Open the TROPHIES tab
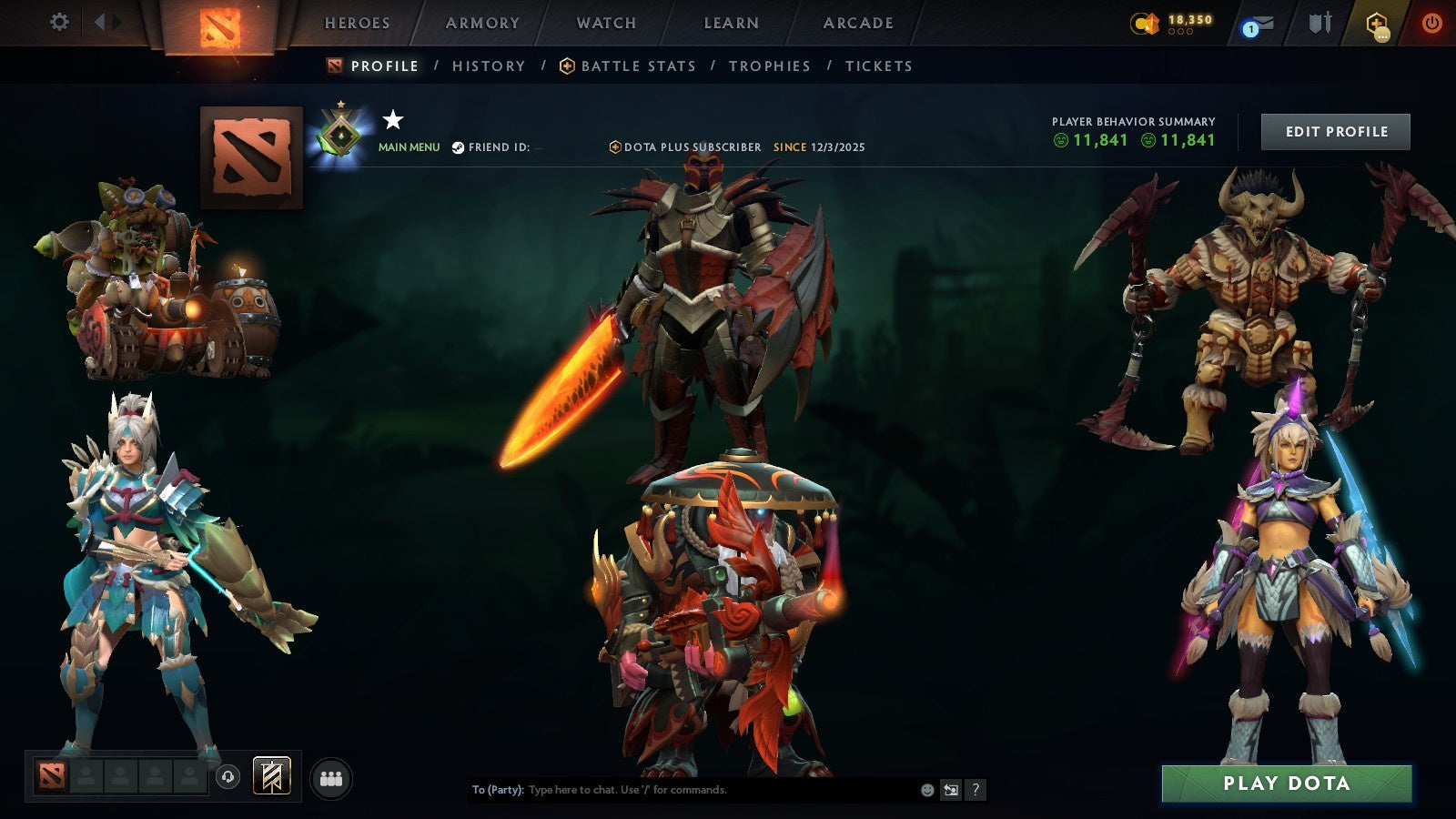Image resolution: width=1456 pixels, height=819 pixels. pos(769,66)
